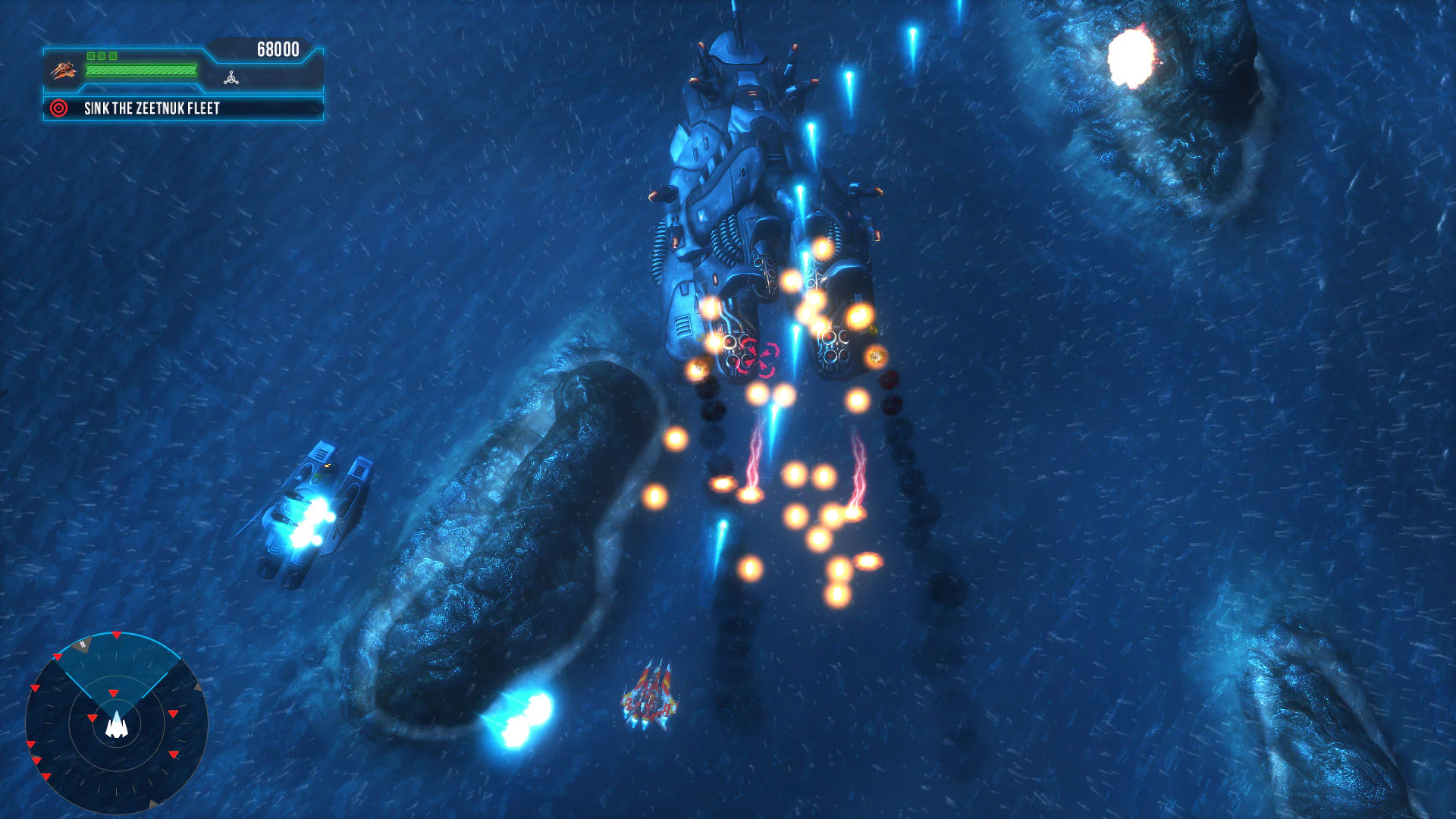Viewport: 1456px width, 819px height.
Task: Click the green health bar in the HUD
Action: click(141, 71)
